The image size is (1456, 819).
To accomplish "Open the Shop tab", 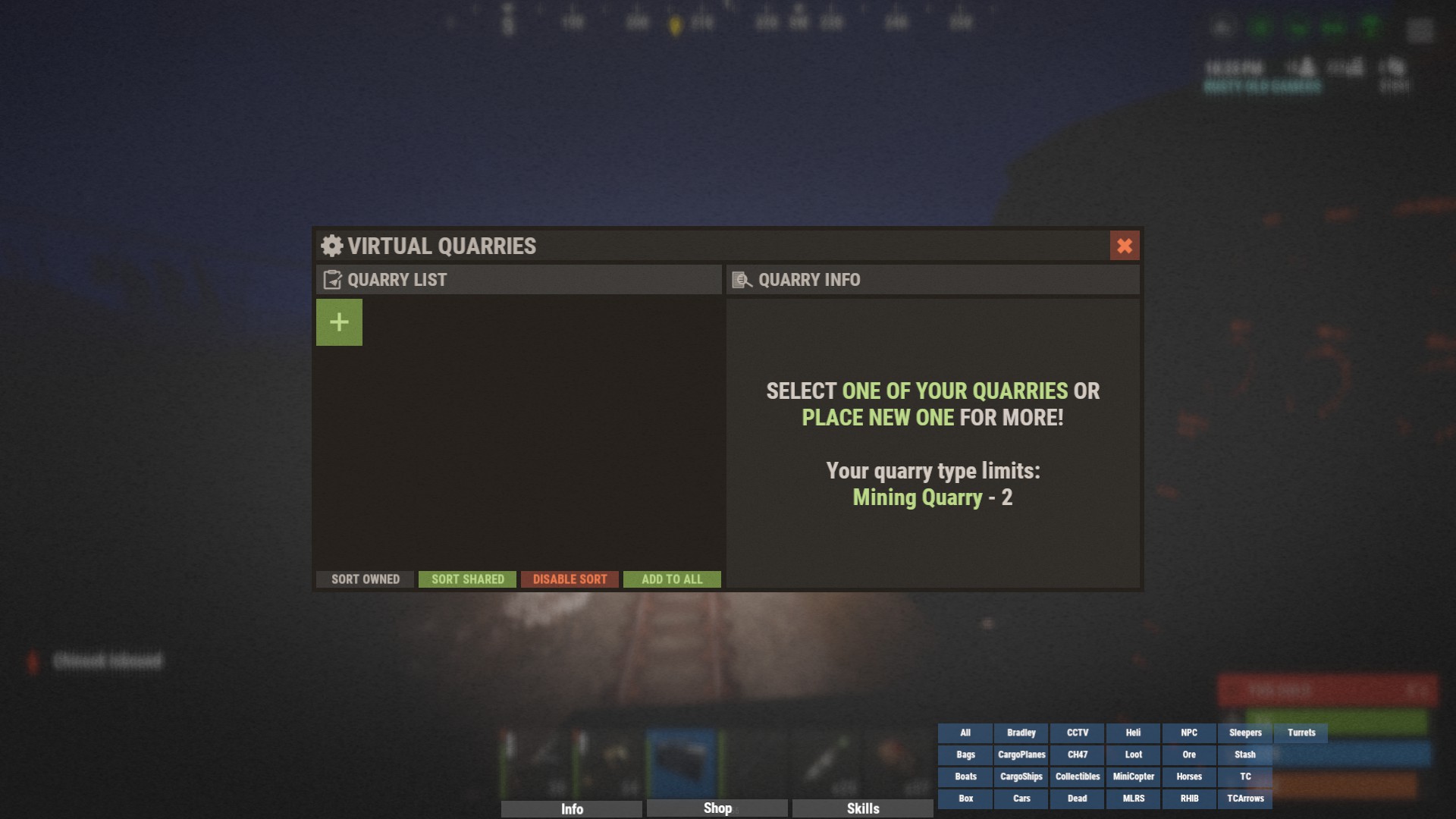I will tap(717, 808).
